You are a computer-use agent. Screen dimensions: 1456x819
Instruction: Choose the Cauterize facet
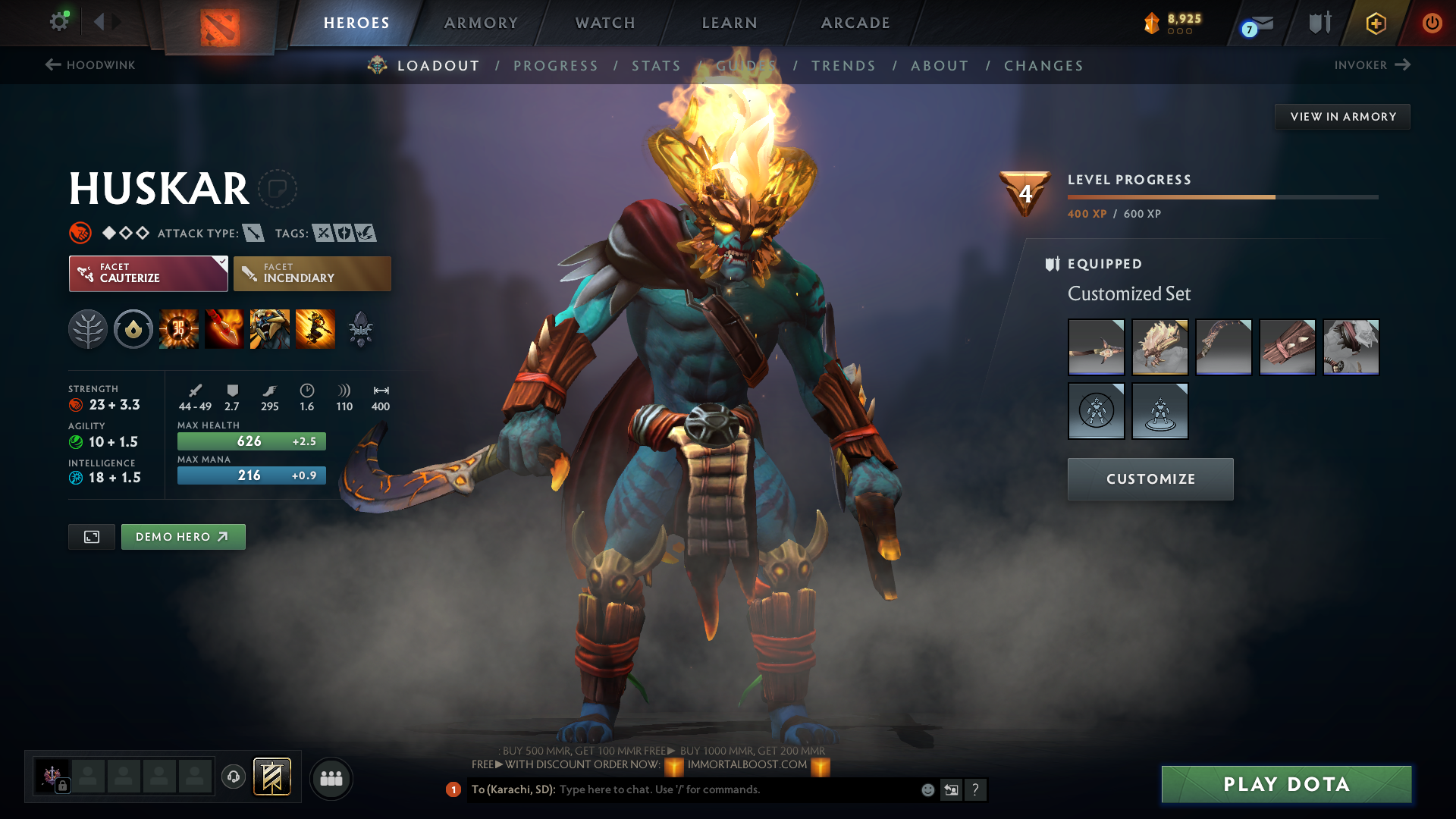coord(148,274)
